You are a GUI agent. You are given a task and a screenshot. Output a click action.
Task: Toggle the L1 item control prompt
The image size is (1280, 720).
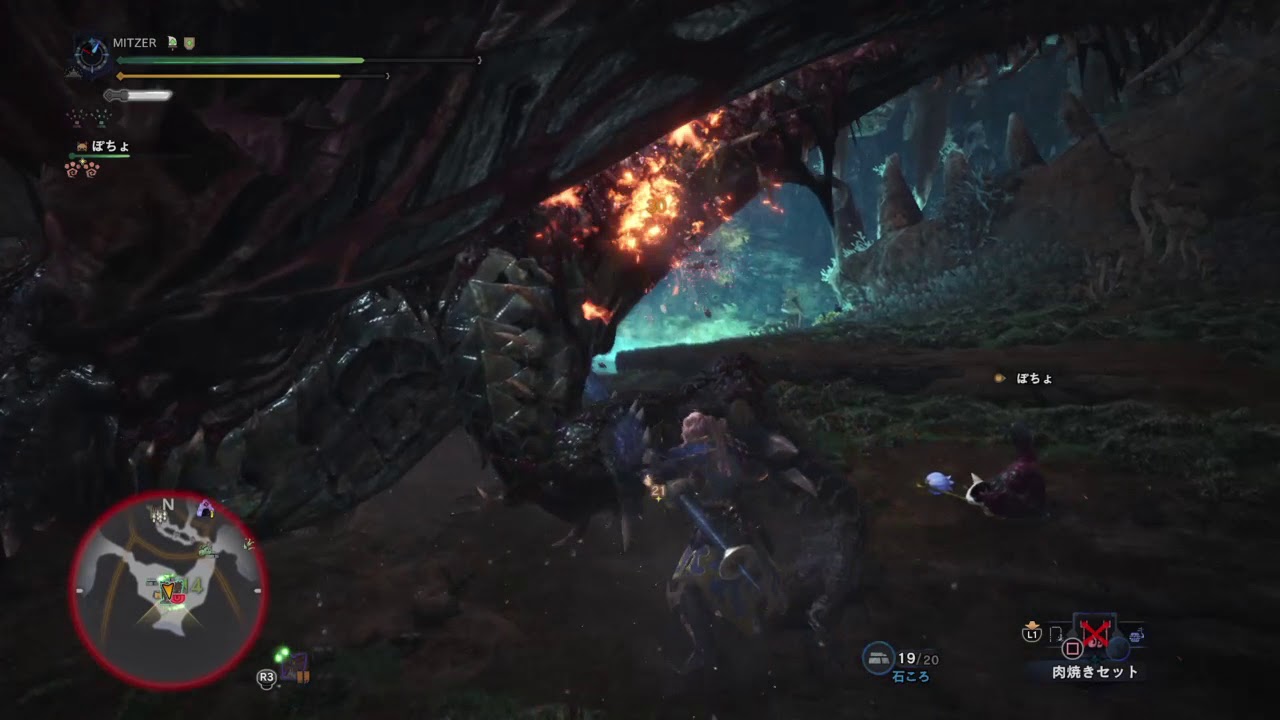1032,633
